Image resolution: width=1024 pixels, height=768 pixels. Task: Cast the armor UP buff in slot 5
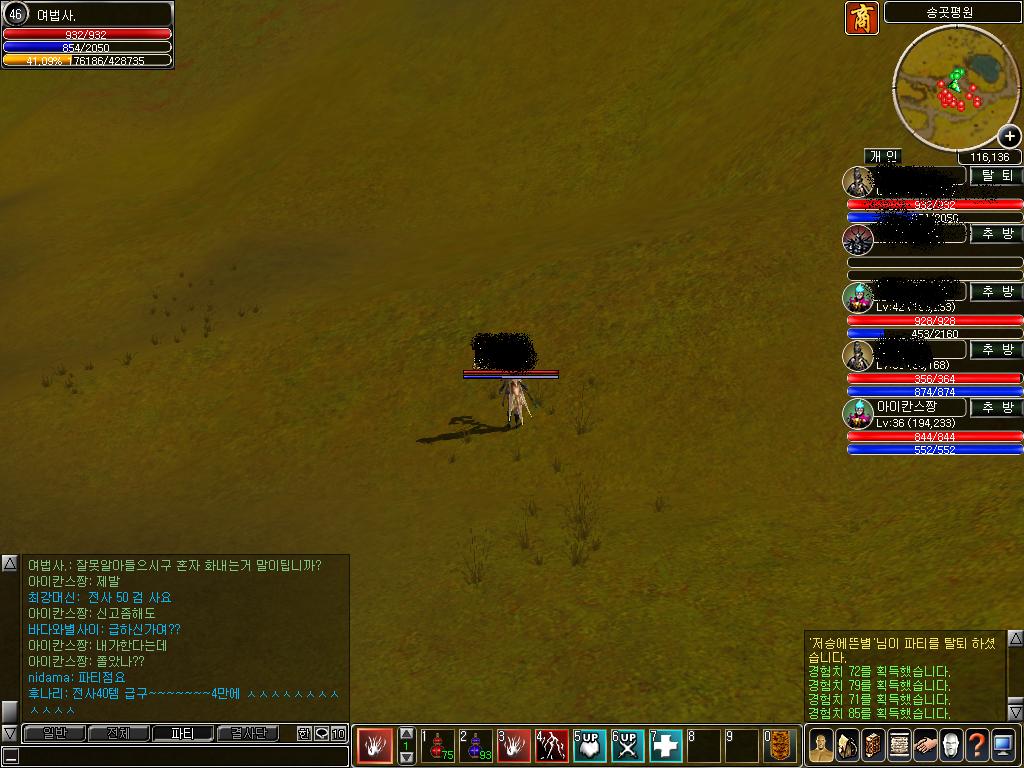pyautogui.click(x=590, y=746)
